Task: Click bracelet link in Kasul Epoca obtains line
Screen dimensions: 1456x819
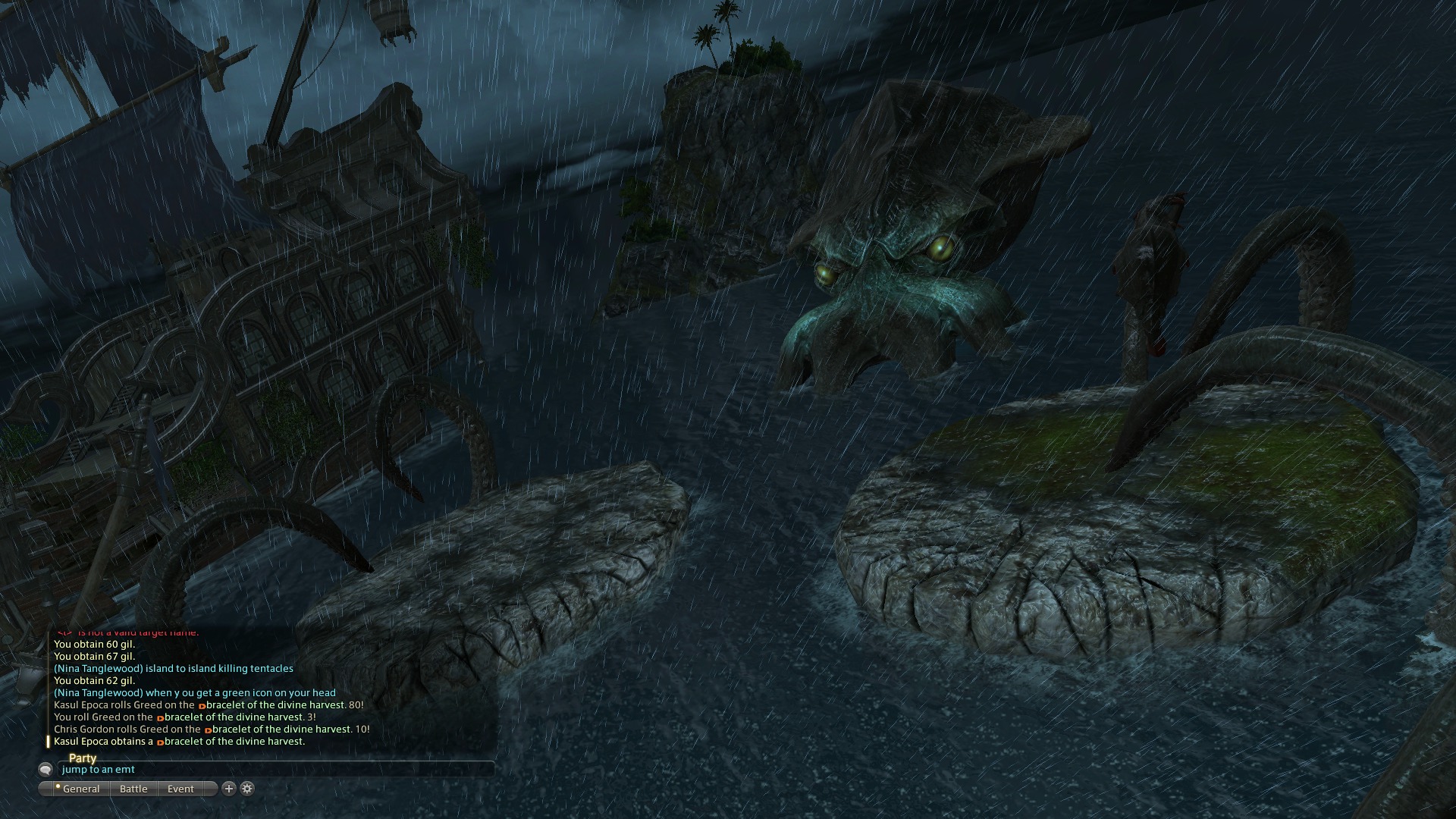Action: coord(234,742)
